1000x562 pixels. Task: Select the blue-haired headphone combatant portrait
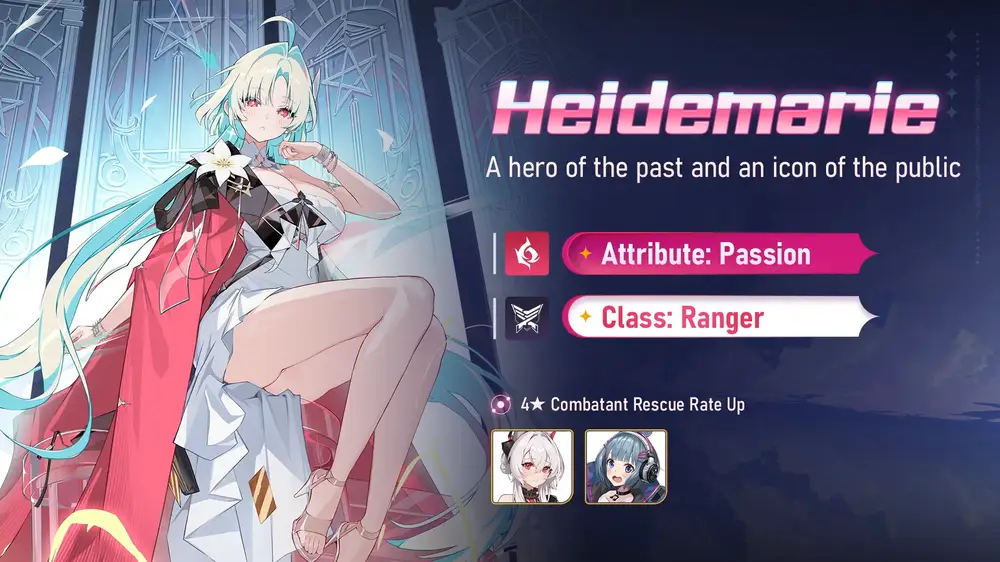[626, 466]
